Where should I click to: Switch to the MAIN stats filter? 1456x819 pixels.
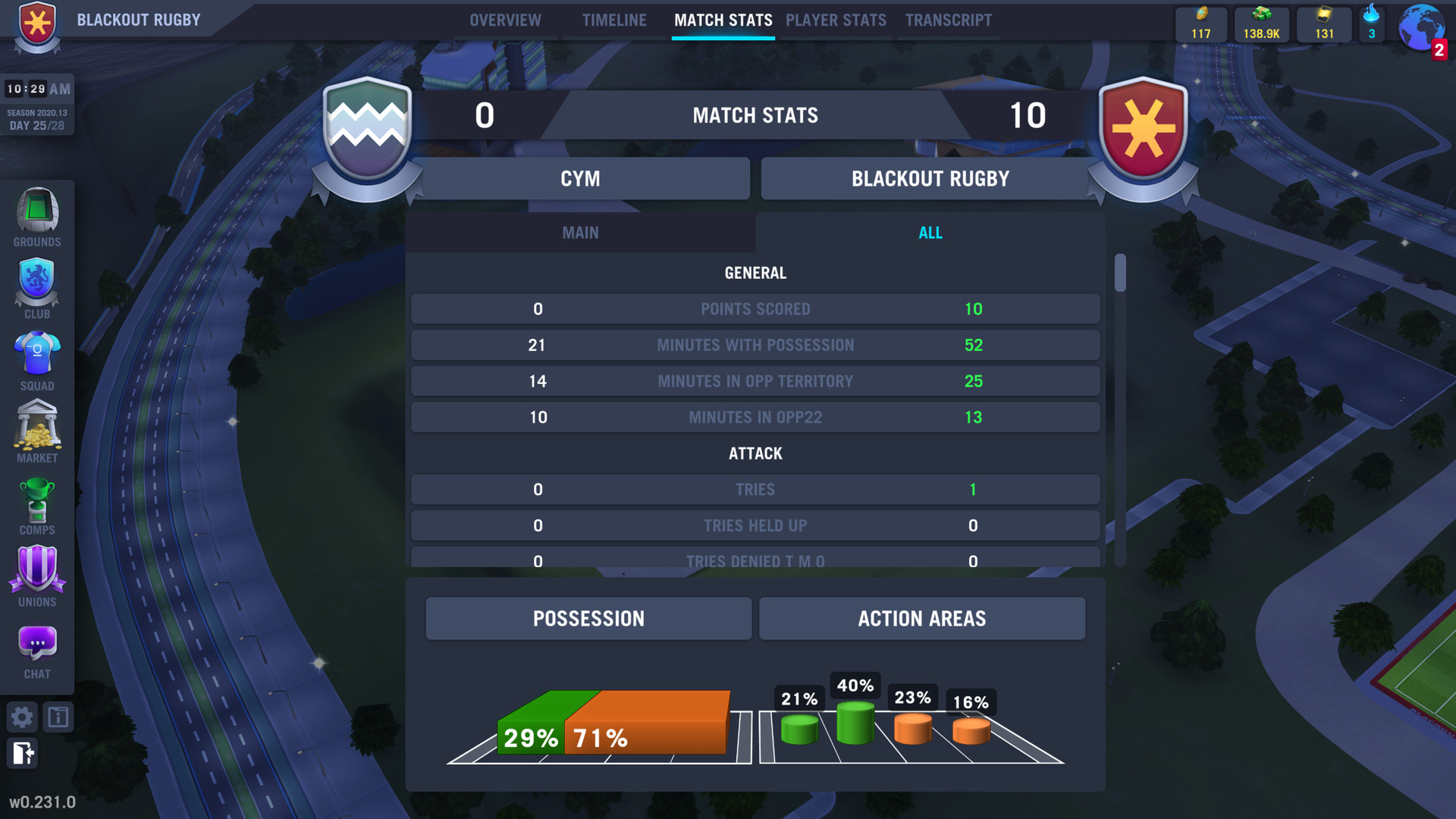(581, 233)
